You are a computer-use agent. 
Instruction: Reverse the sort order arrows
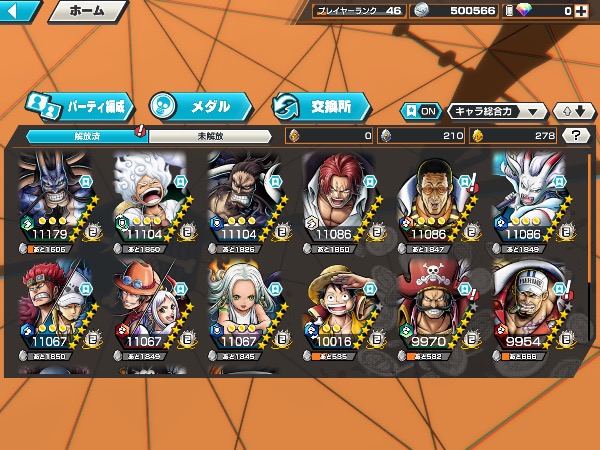tap(570, 111)
